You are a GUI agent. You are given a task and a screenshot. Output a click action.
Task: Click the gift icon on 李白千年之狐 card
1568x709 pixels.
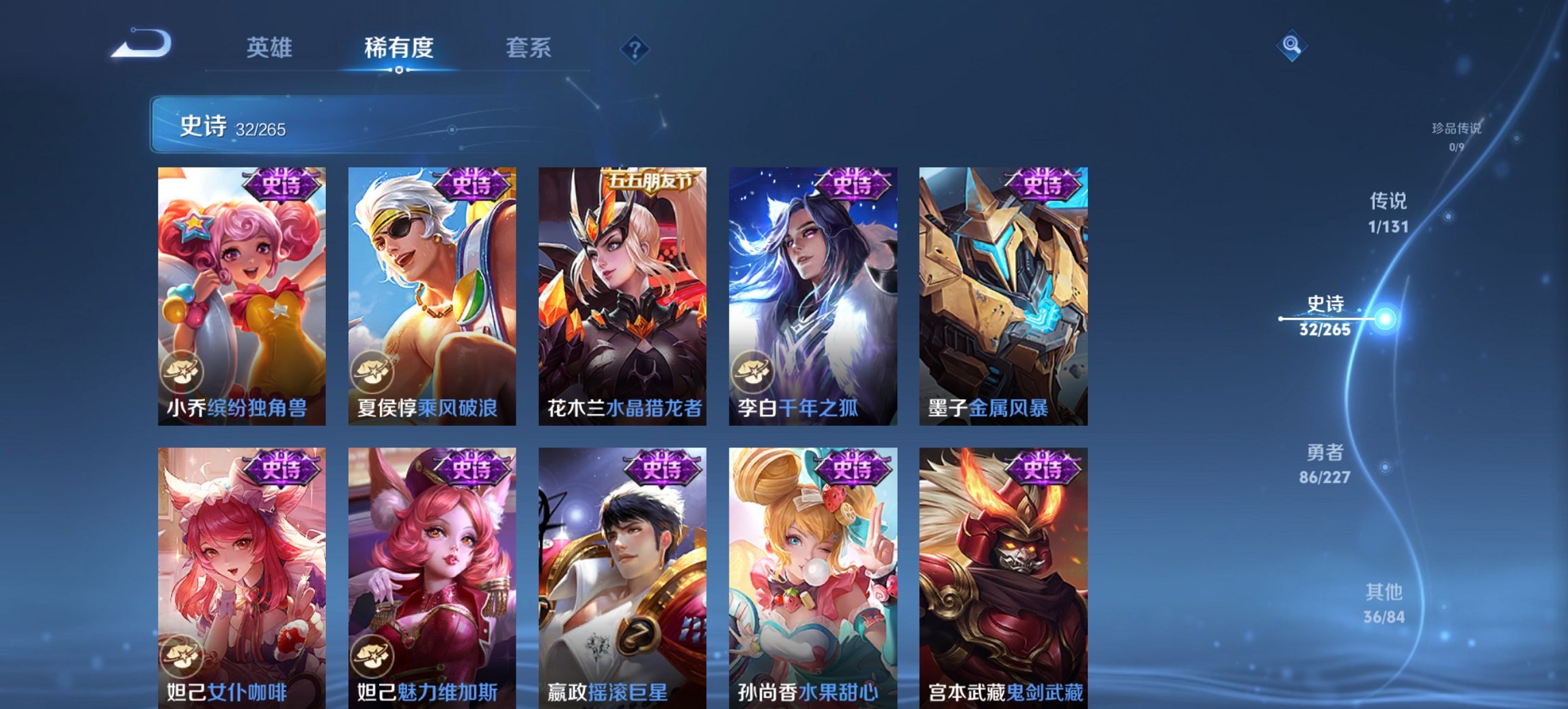753,371
